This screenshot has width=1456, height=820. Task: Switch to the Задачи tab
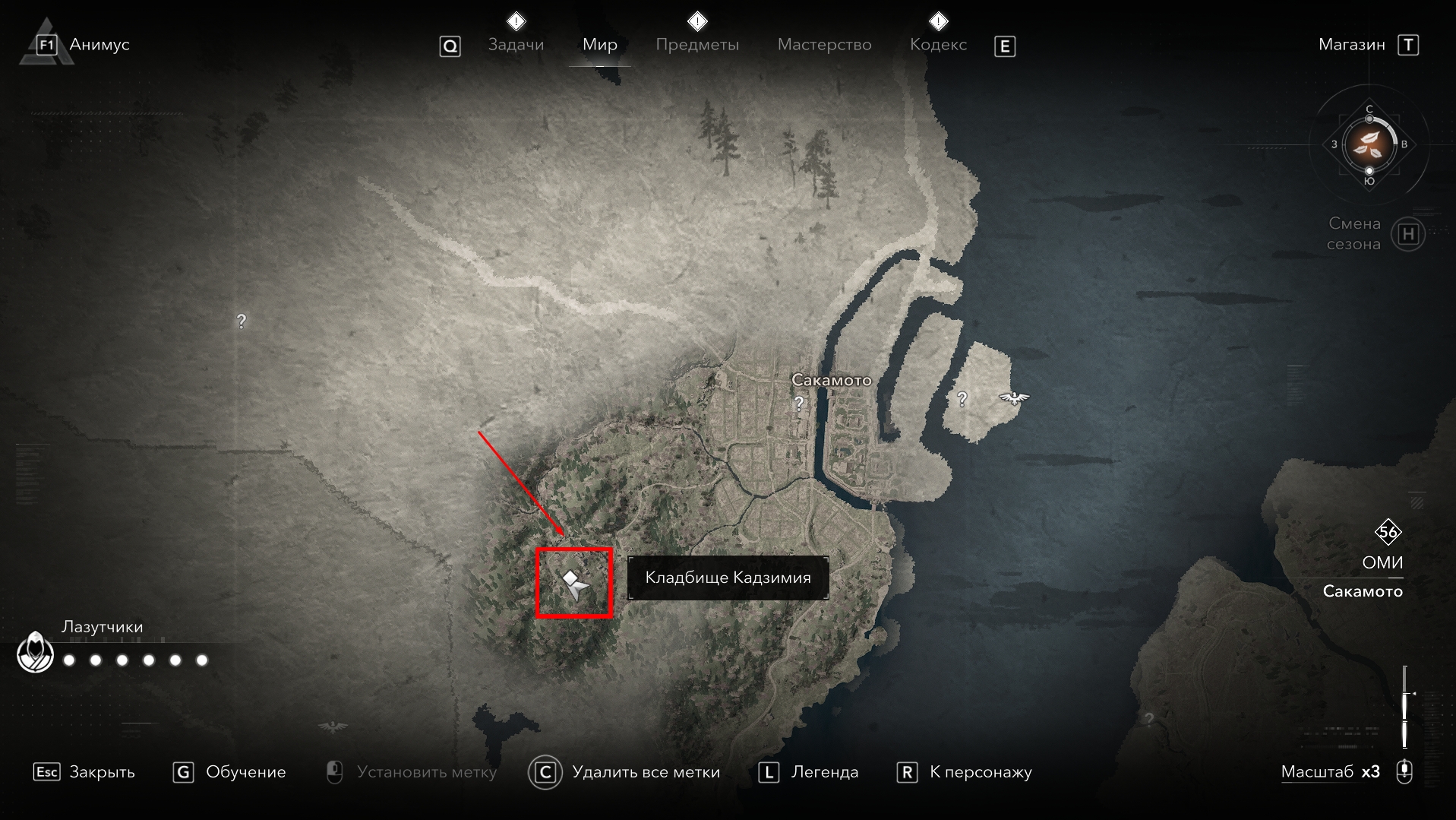(x=516, y=45)
